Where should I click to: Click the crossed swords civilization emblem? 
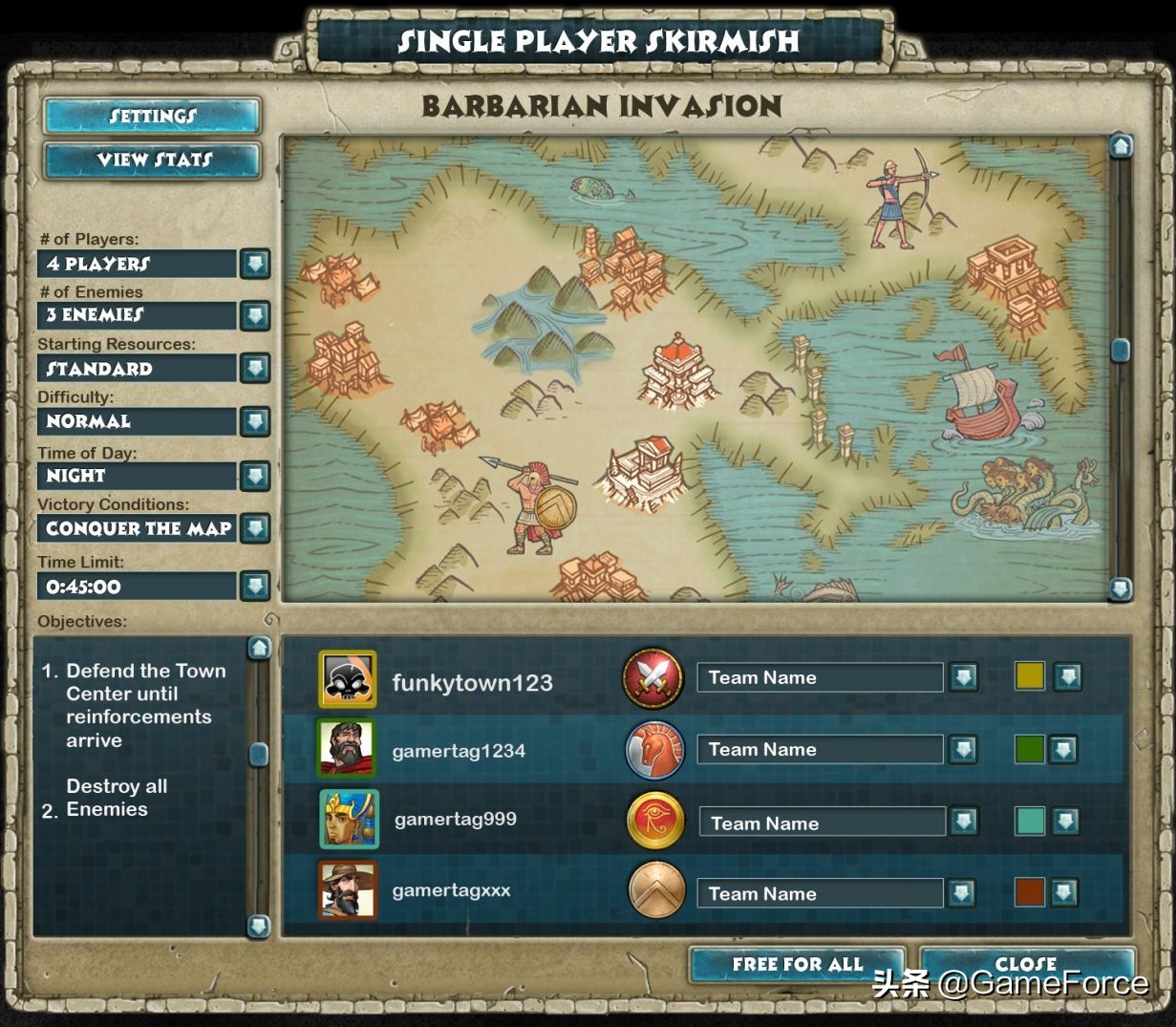point(653,679)
